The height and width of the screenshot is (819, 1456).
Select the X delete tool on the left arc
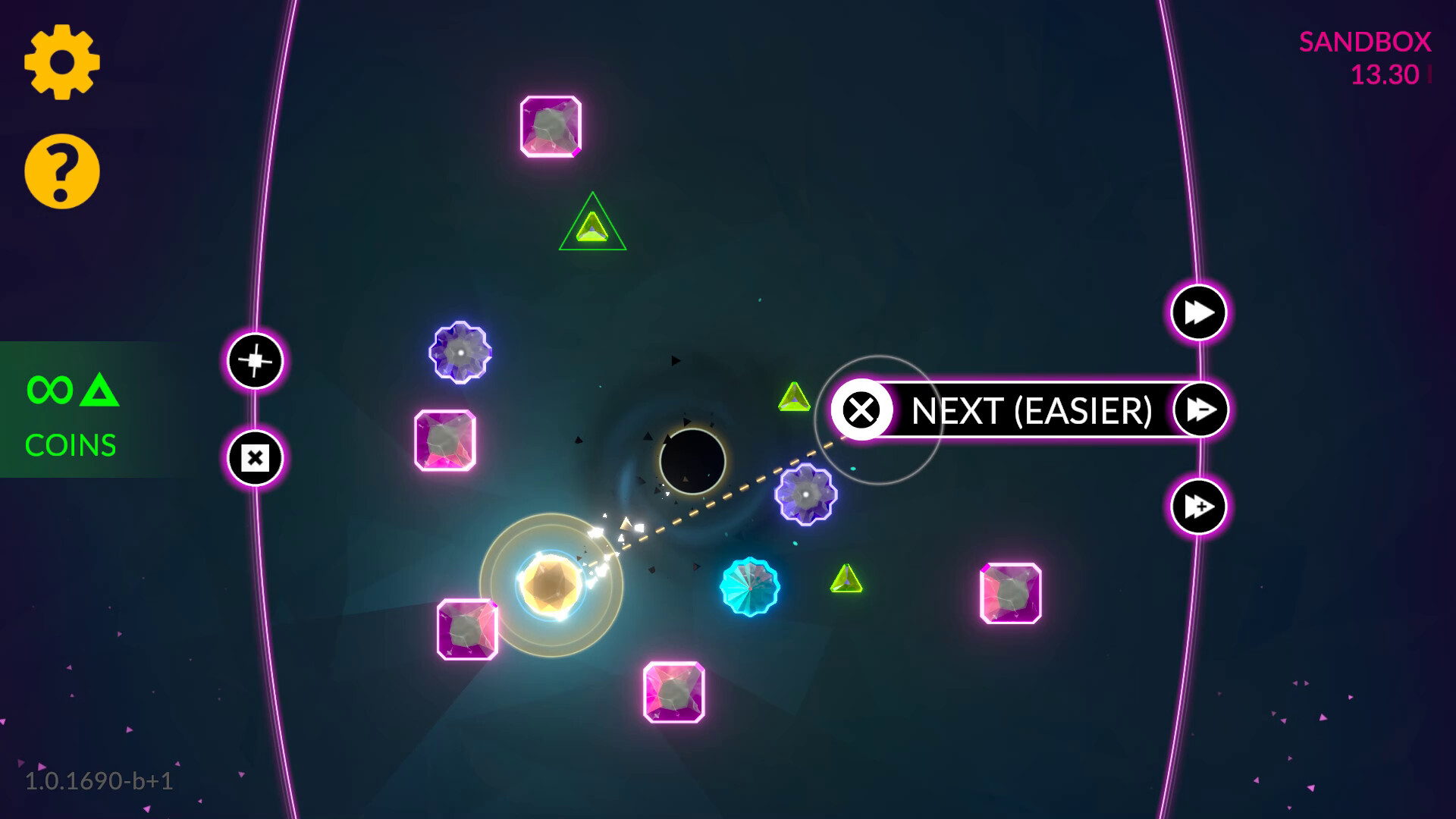254,458
